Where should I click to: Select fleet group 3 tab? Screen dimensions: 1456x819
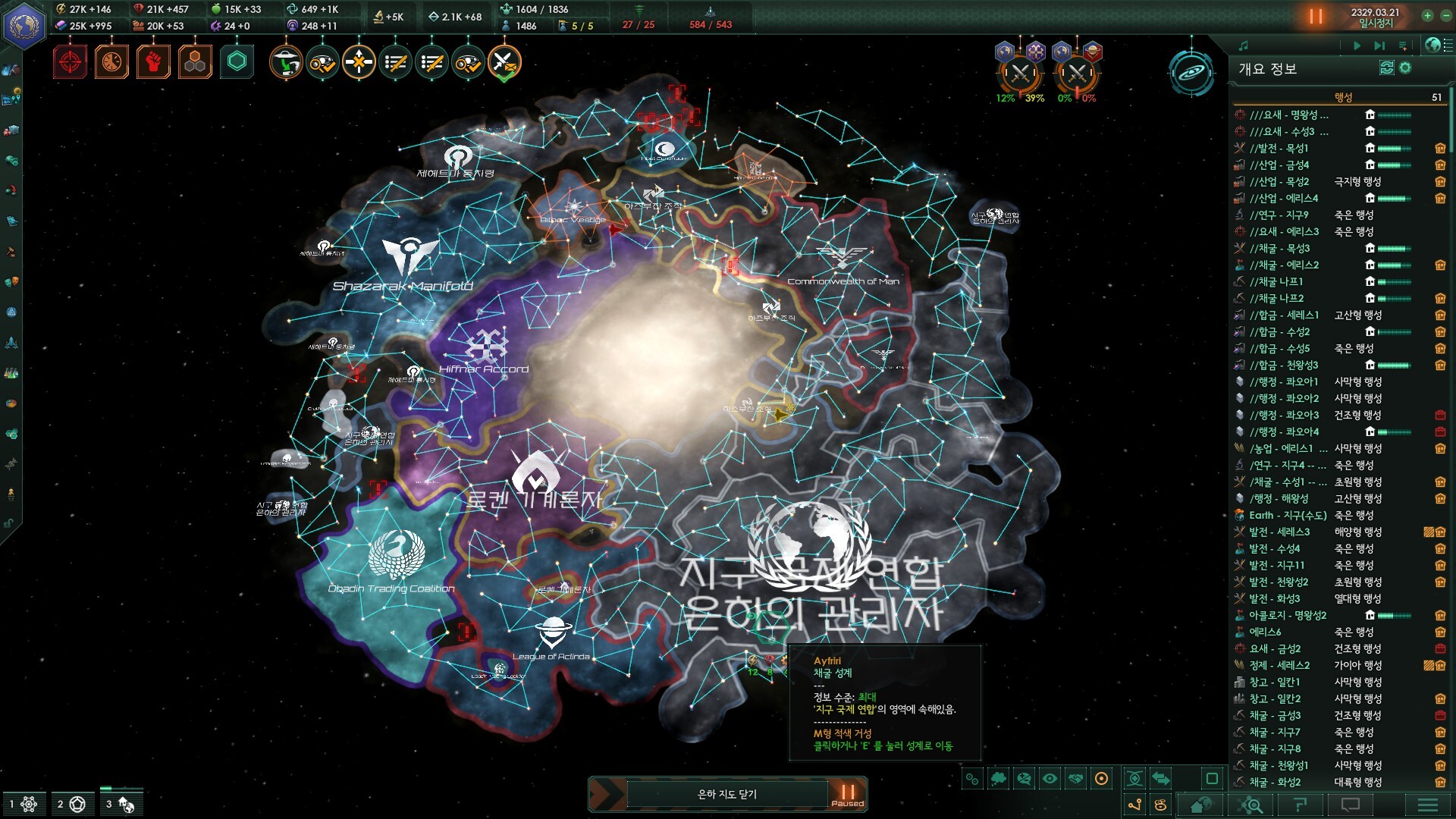121,804
